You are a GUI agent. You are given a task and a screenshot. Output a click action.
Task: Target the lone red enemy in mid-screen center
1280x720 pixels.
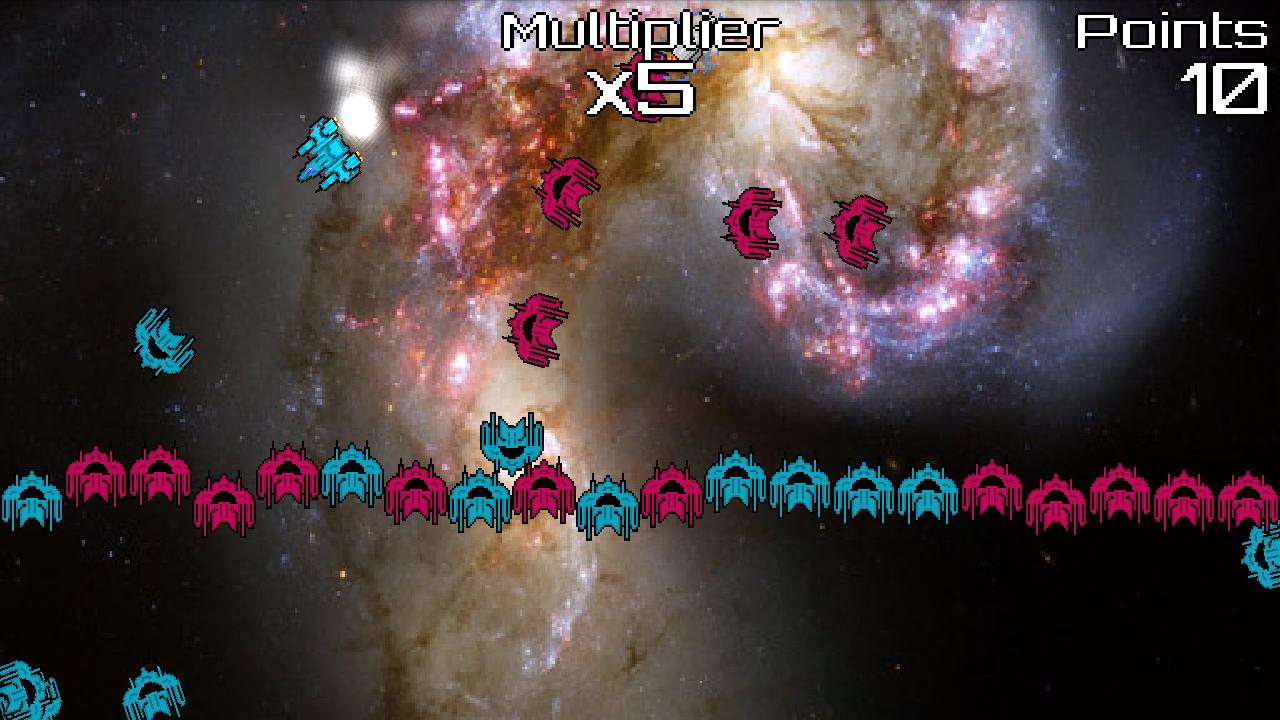(x=535, y=330)
